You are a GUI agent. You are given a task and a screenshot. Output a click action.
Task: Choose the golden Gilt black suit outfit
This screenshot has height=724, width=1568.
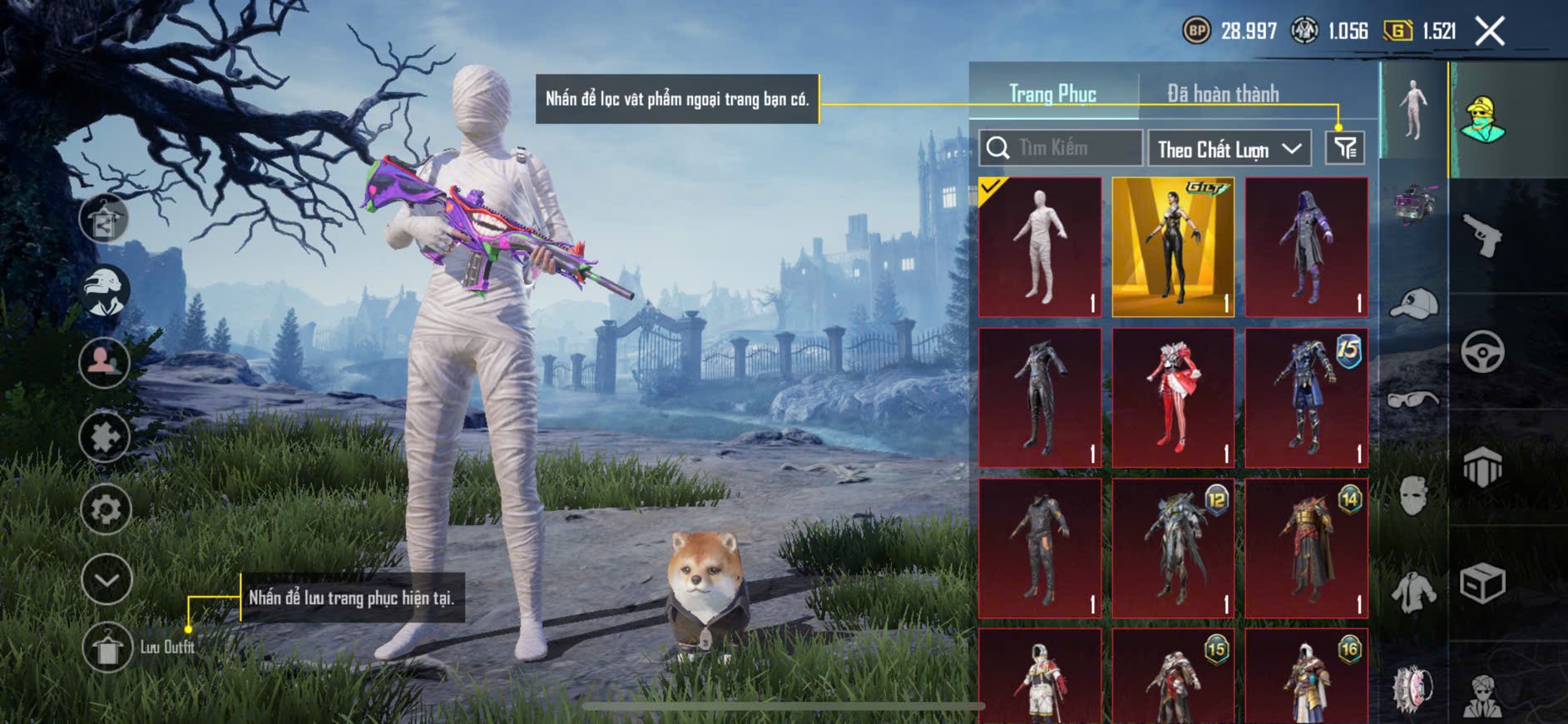1173,247
